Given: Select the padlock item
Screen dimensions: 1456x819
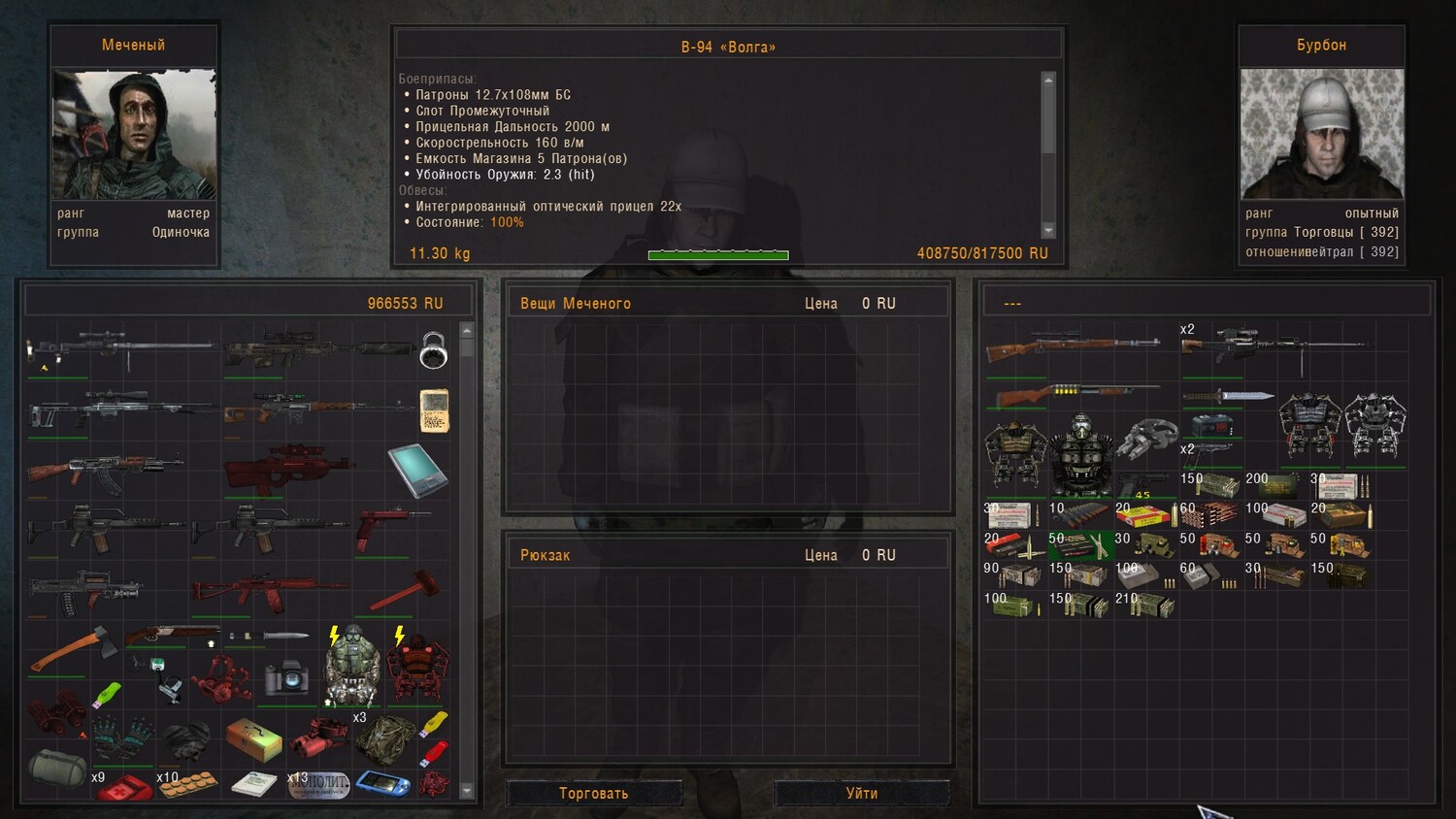Looking at the screenshot, I should pyautogui.click(x=433, y=350).
